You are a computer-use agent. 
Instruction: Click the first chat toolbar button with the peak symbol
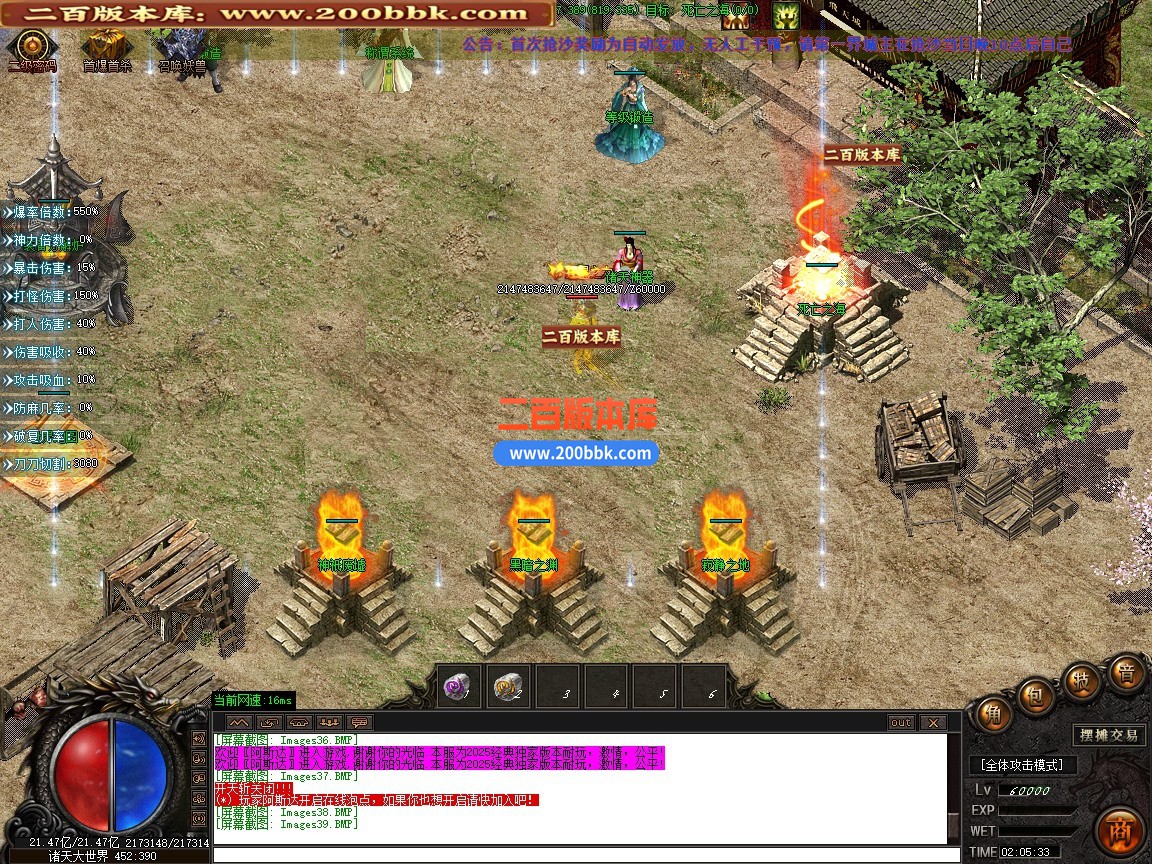(238, 722)
